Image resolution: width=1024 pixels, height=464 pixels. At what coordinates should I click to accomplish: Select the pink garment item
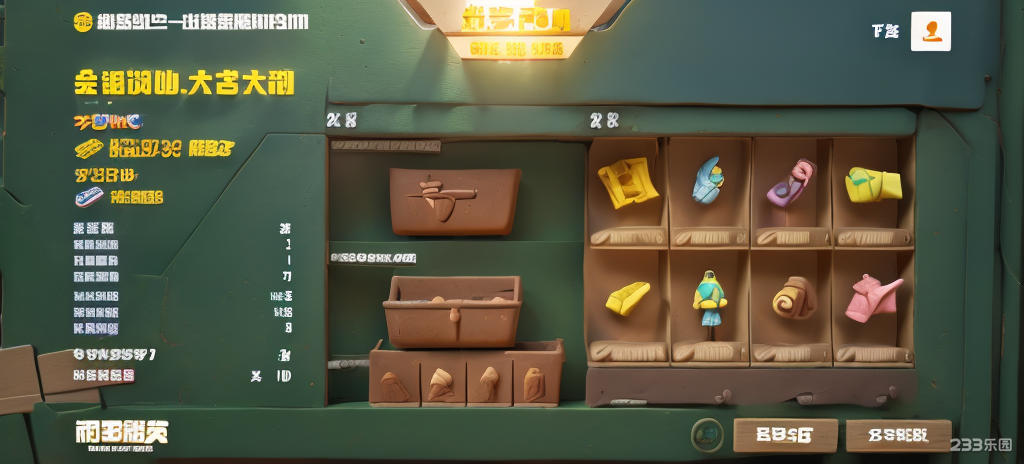[873, 297]
